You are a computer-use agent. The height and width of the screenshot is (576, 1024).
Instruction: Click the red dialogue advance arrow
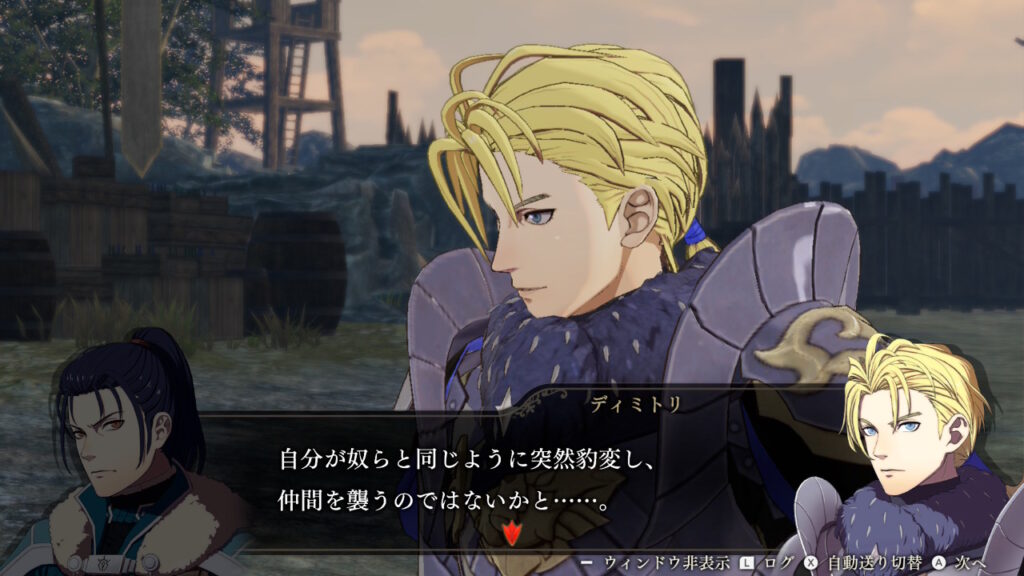click(511, 534)
